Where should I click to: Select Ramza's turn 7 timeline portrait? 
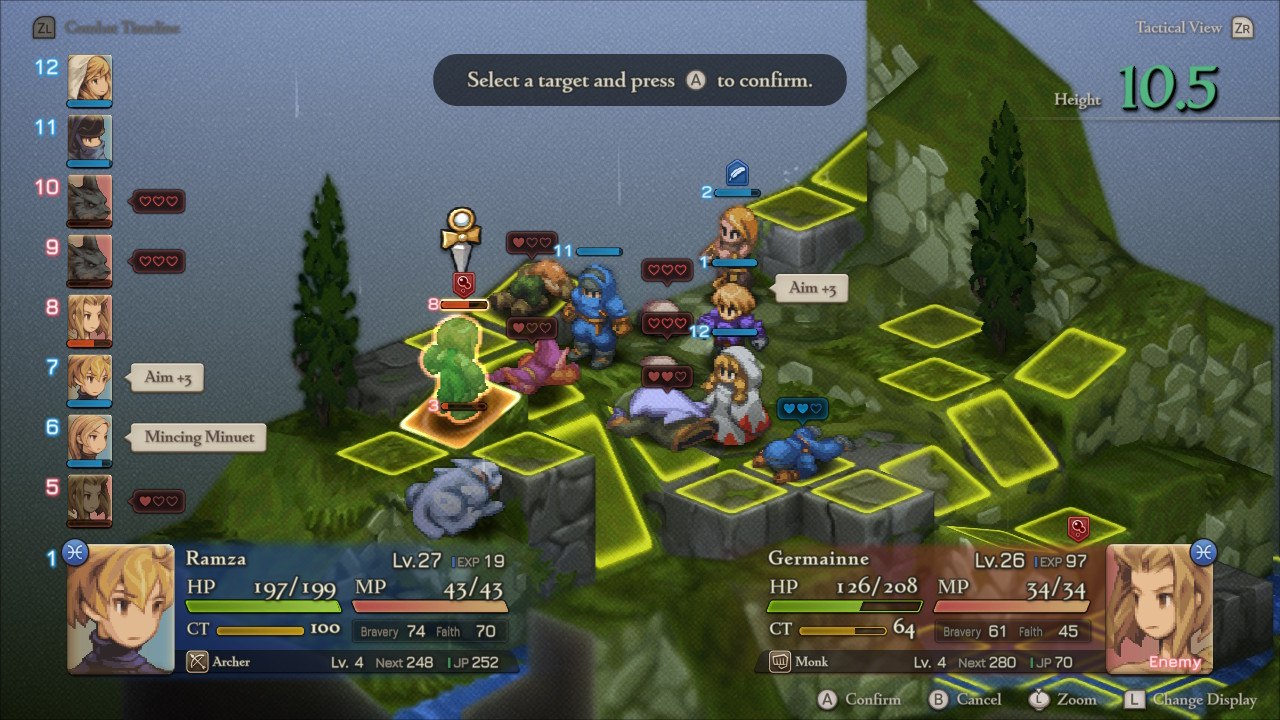[x=89, y=378]
